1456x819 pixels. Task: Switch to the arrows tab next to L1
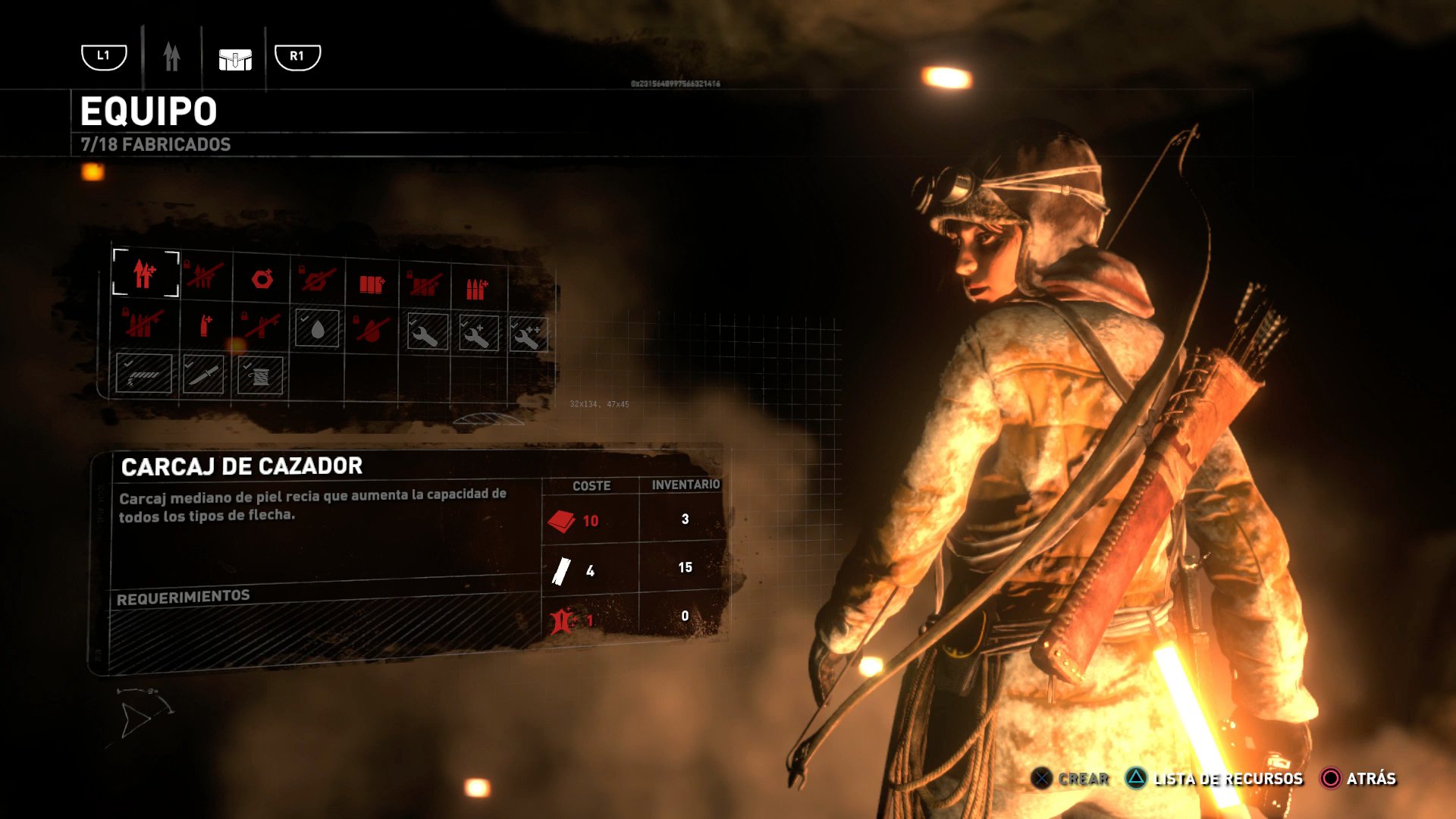[171, 55]
